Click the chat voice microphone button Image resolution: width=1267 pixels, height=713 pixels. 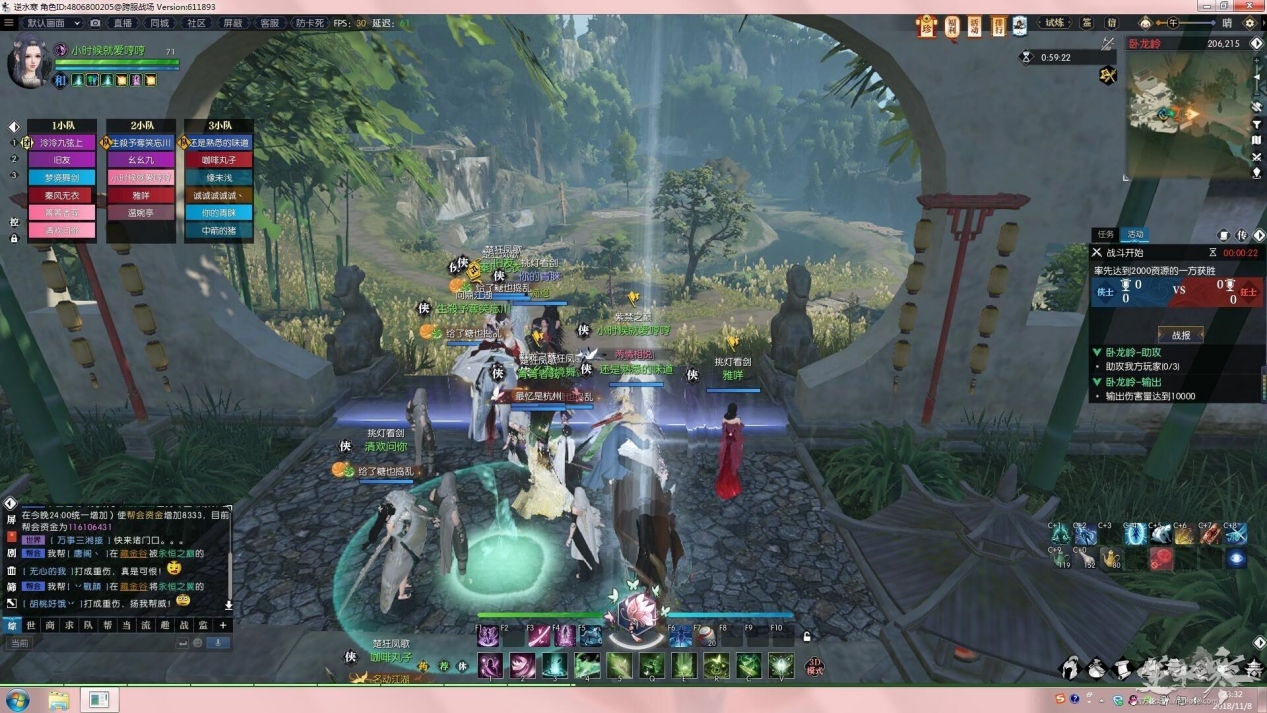click(x=217, y=643)
